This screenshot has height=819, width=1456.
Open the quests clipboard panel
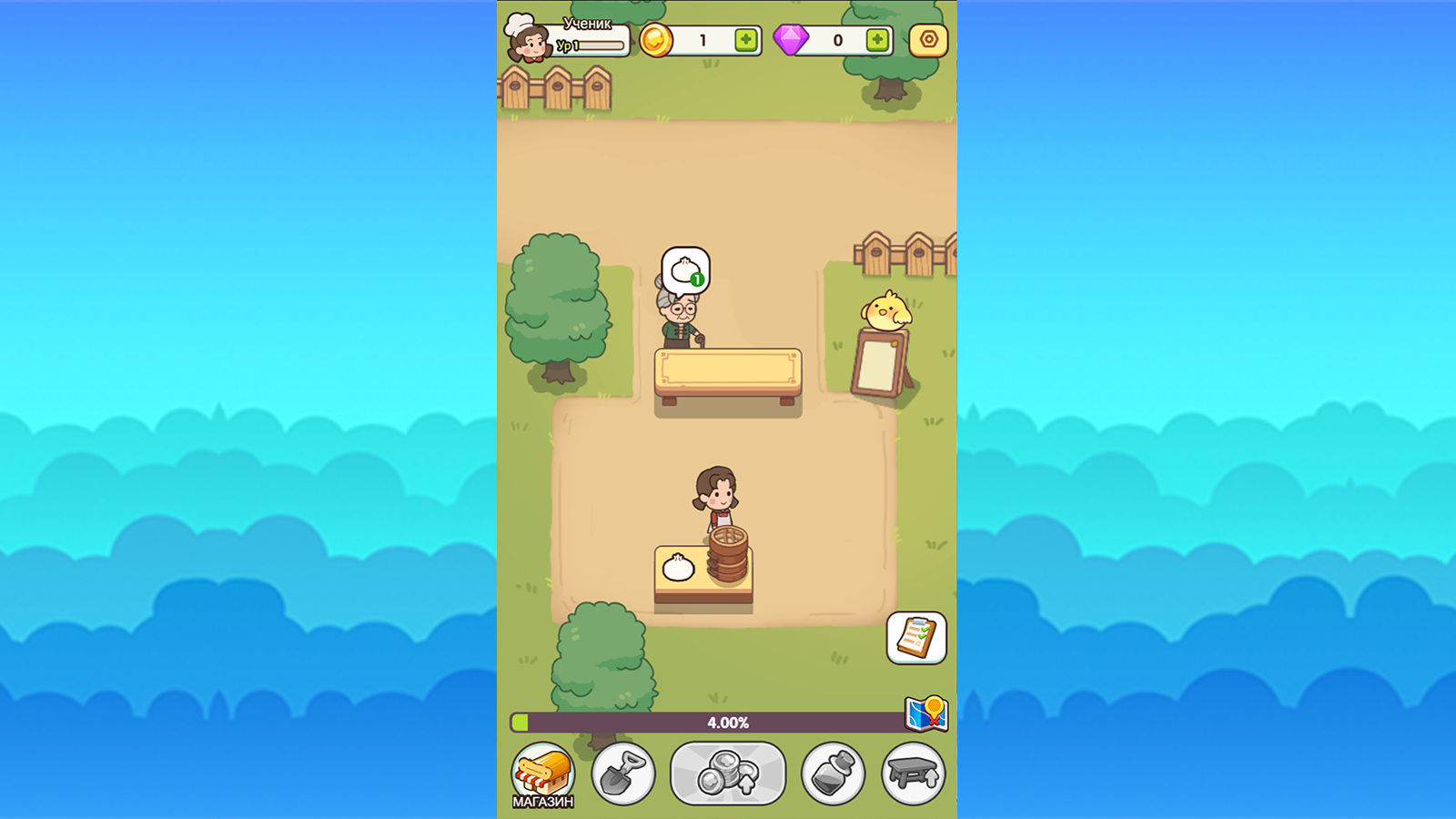coord(917,639)
